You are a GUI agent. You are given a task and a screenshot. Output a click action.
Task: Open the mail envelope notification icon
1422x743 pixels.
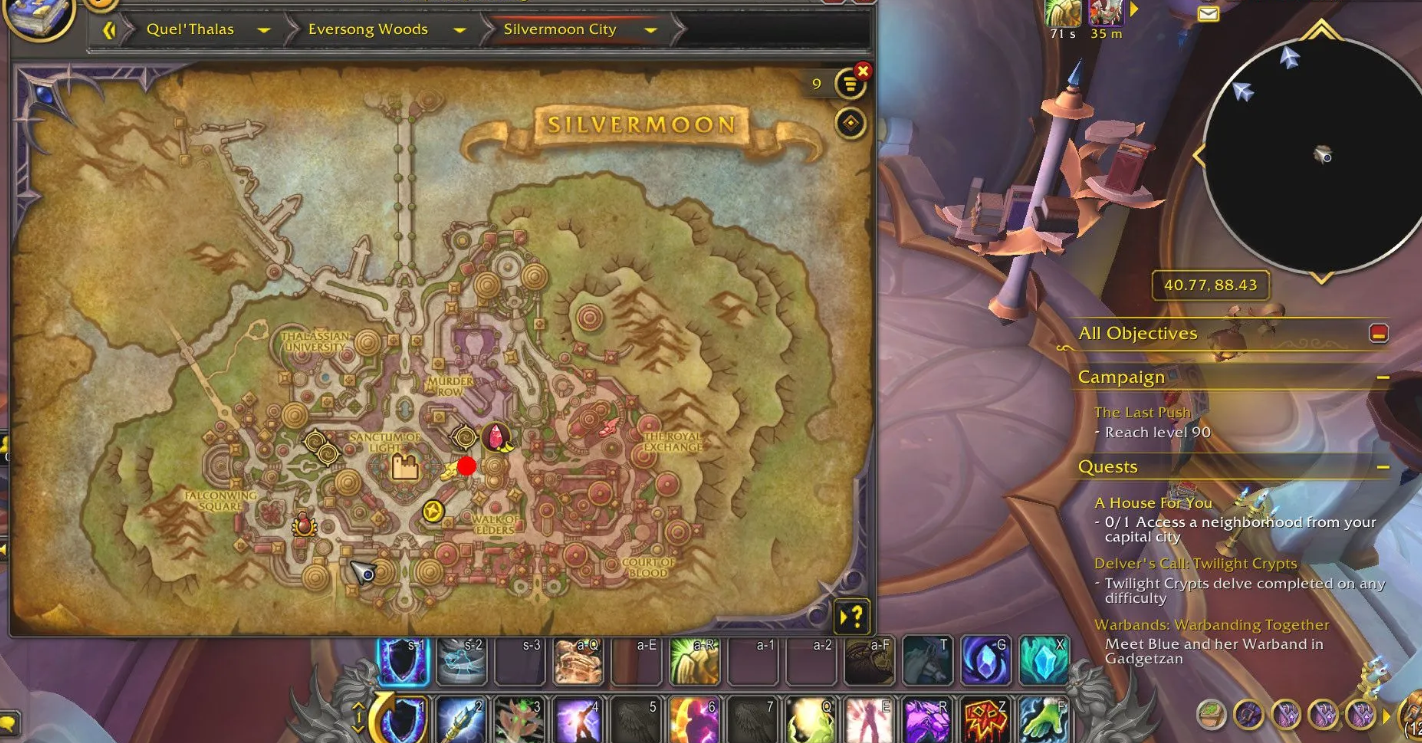1208,14
